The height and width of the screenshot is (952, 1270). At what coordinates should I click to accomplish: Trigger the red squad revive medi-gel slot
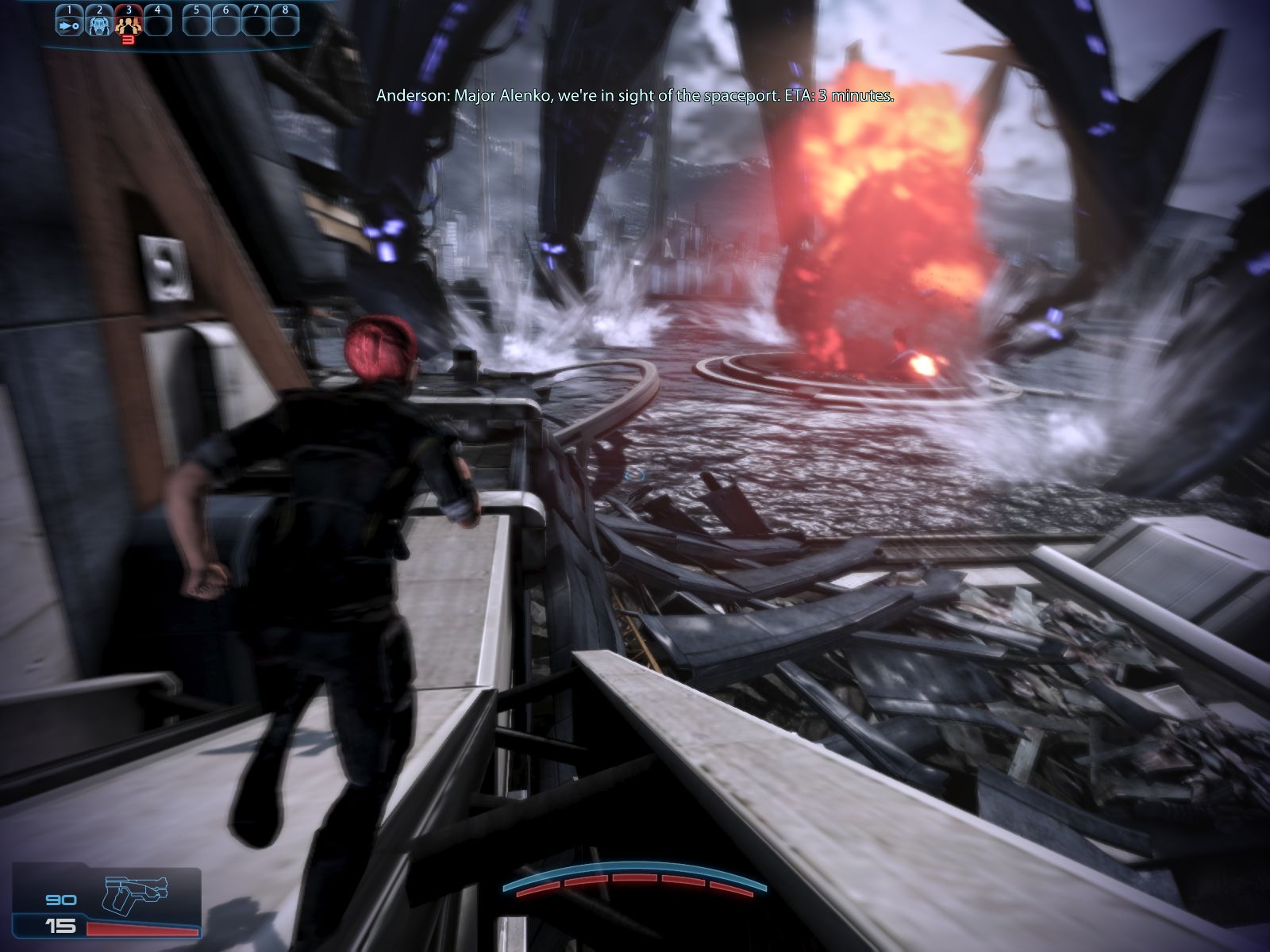[128, 25]
